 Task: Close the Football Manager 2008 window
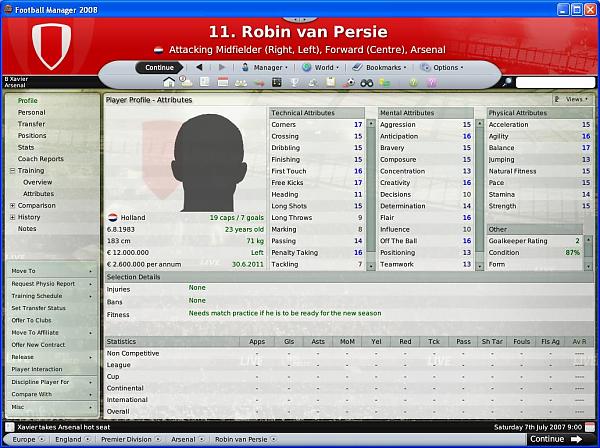588,8
